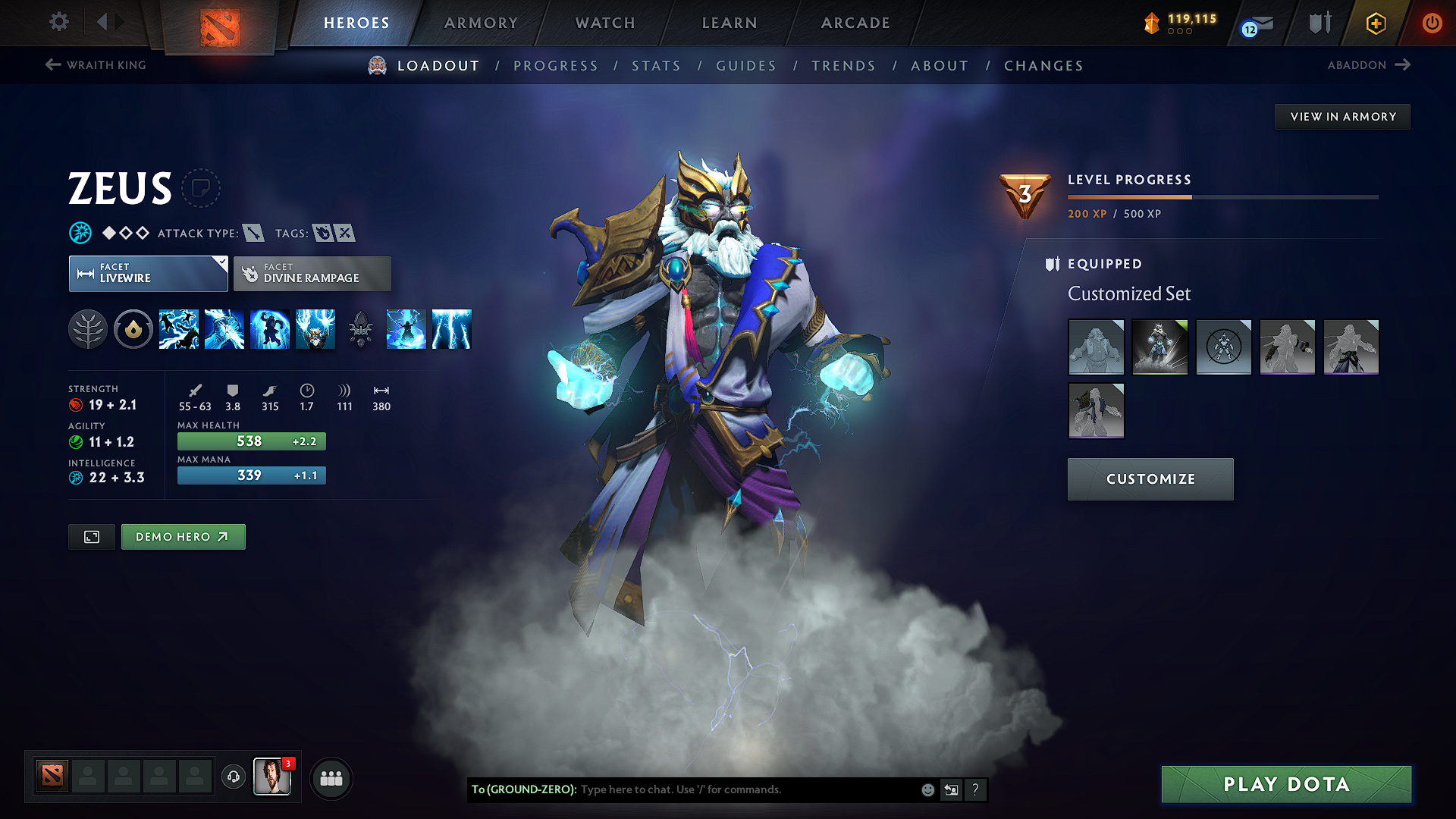Click the Thundergod's Wrath ultimate ability icon
1456x819 pixels.
point(315,329)
